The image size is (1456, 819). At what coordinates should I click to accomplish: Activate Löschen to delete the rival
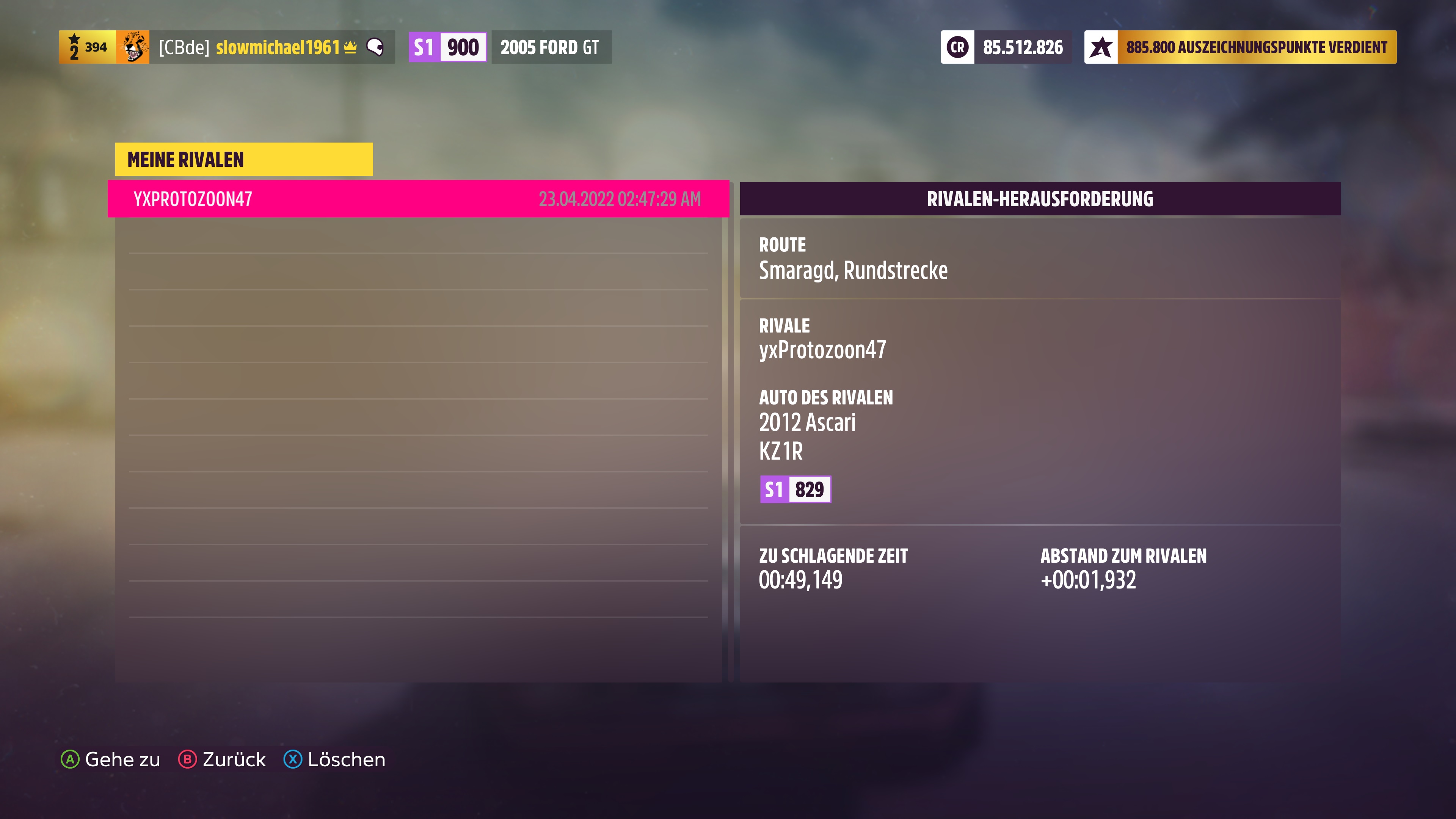345,759
